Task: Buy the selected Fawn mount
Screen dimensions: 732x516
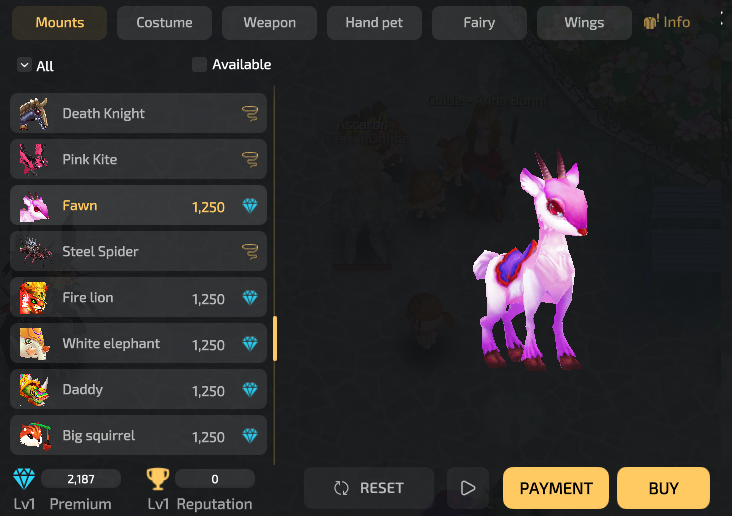Action: pos(663,488)
